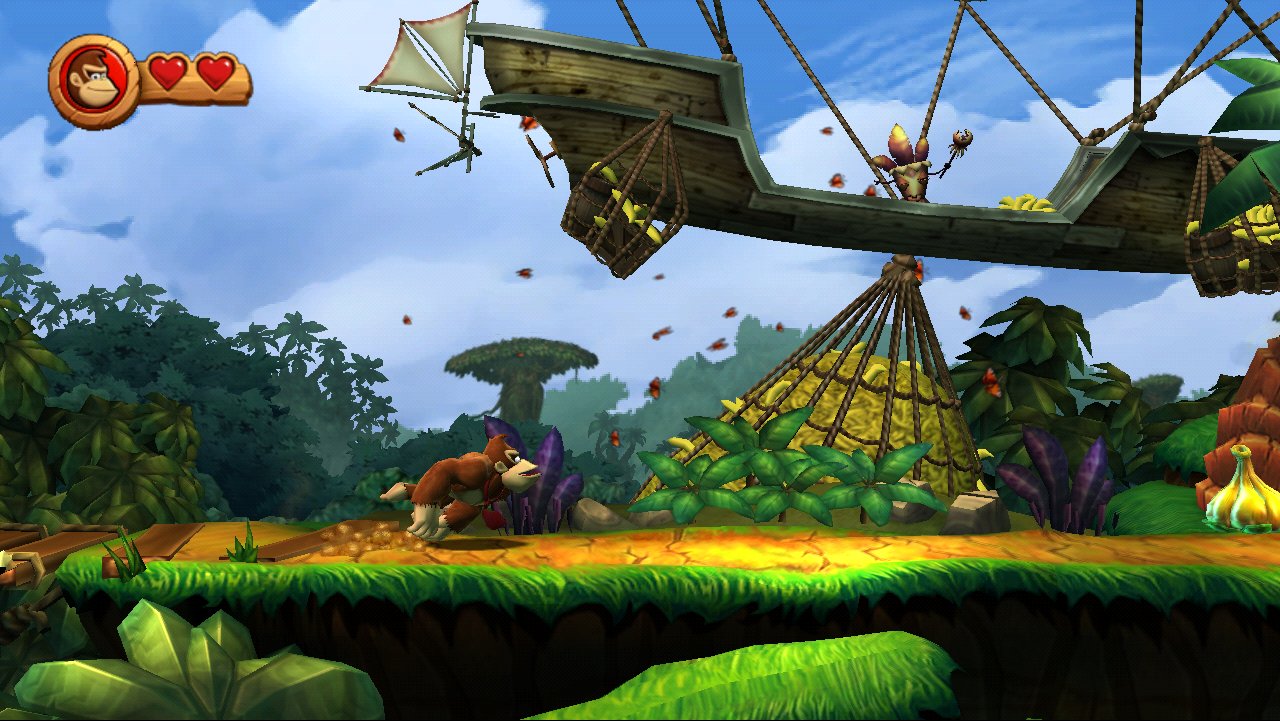Click the banana basket hanging from the ship
The image size is (1280, 721).
[x=620, y=205]
